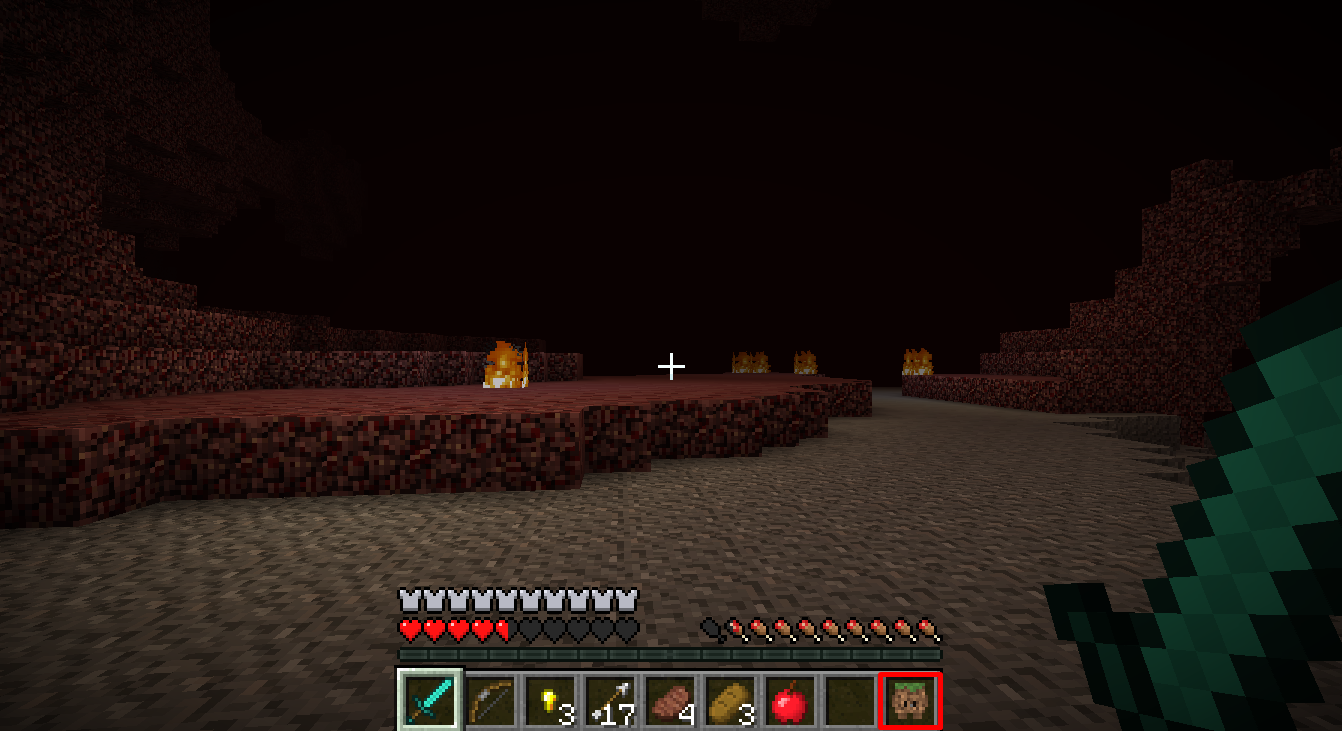Viewport: 1342px width, 731px height.
Task: Click the green experience bar
Action: (670, 655)
